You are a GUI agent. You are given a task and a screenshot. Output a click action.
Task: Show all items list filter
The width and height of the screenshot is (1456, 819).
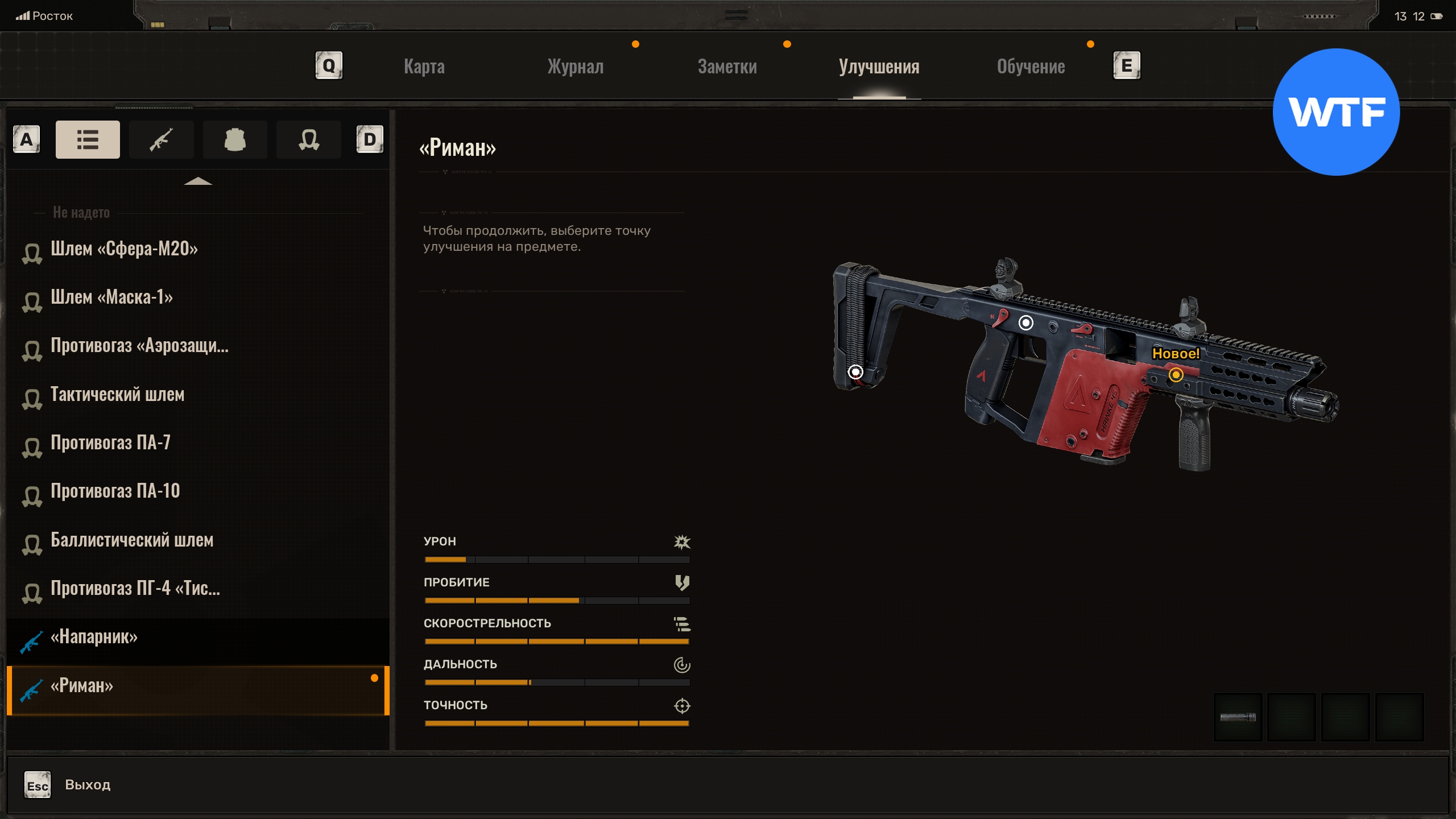click(x=88, y=139)
